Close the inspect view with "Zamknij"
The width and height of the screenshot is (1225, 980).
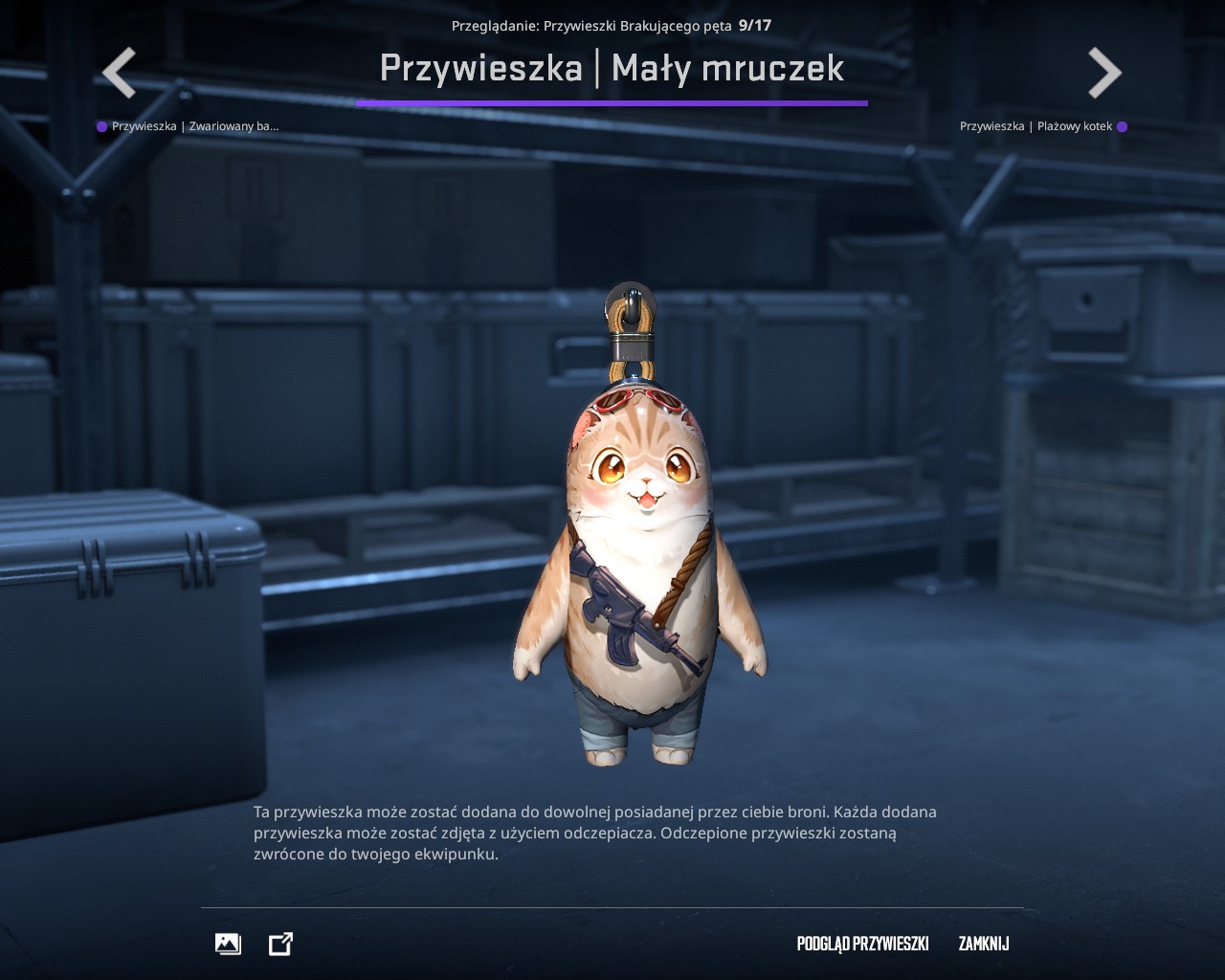[984, 944]
